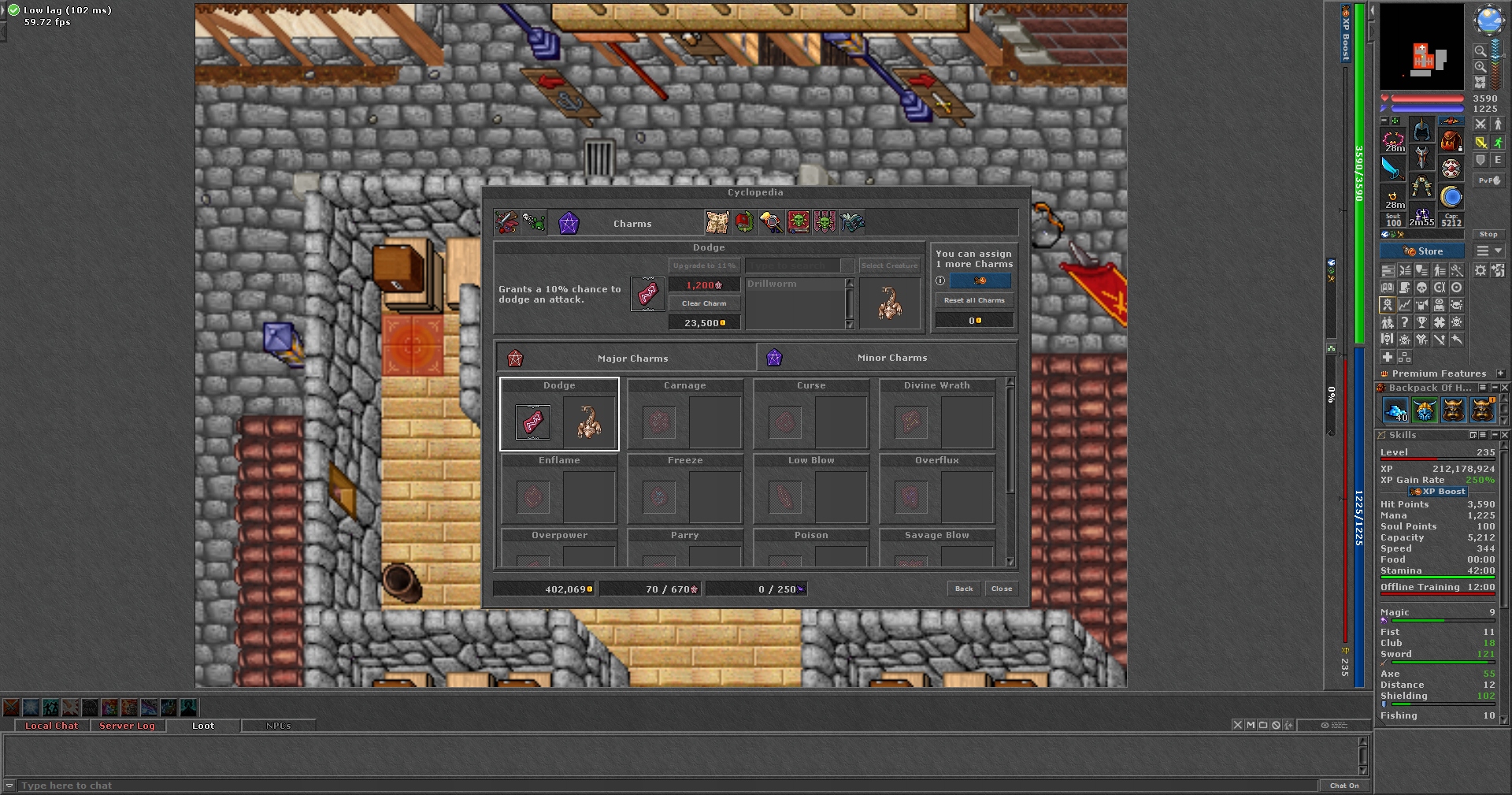The height and width of the screenshot is (795, 1512).
Task: Activate the XP Boost button
Action: coord(1438,492)
